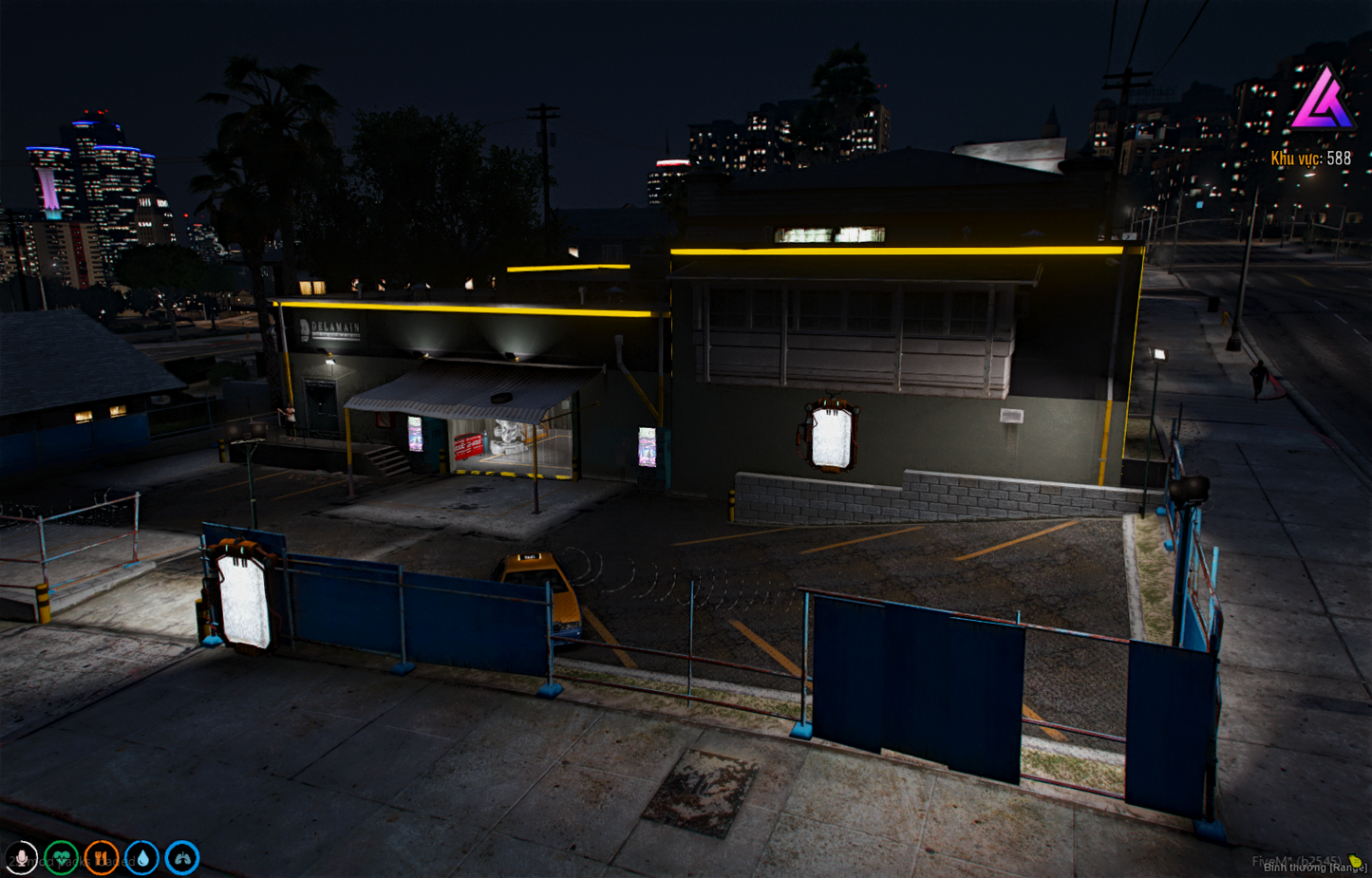Click the glowing screen beside the entrance gate
Viewport: 1372px width, 878px height.
[x=243, y=597]
